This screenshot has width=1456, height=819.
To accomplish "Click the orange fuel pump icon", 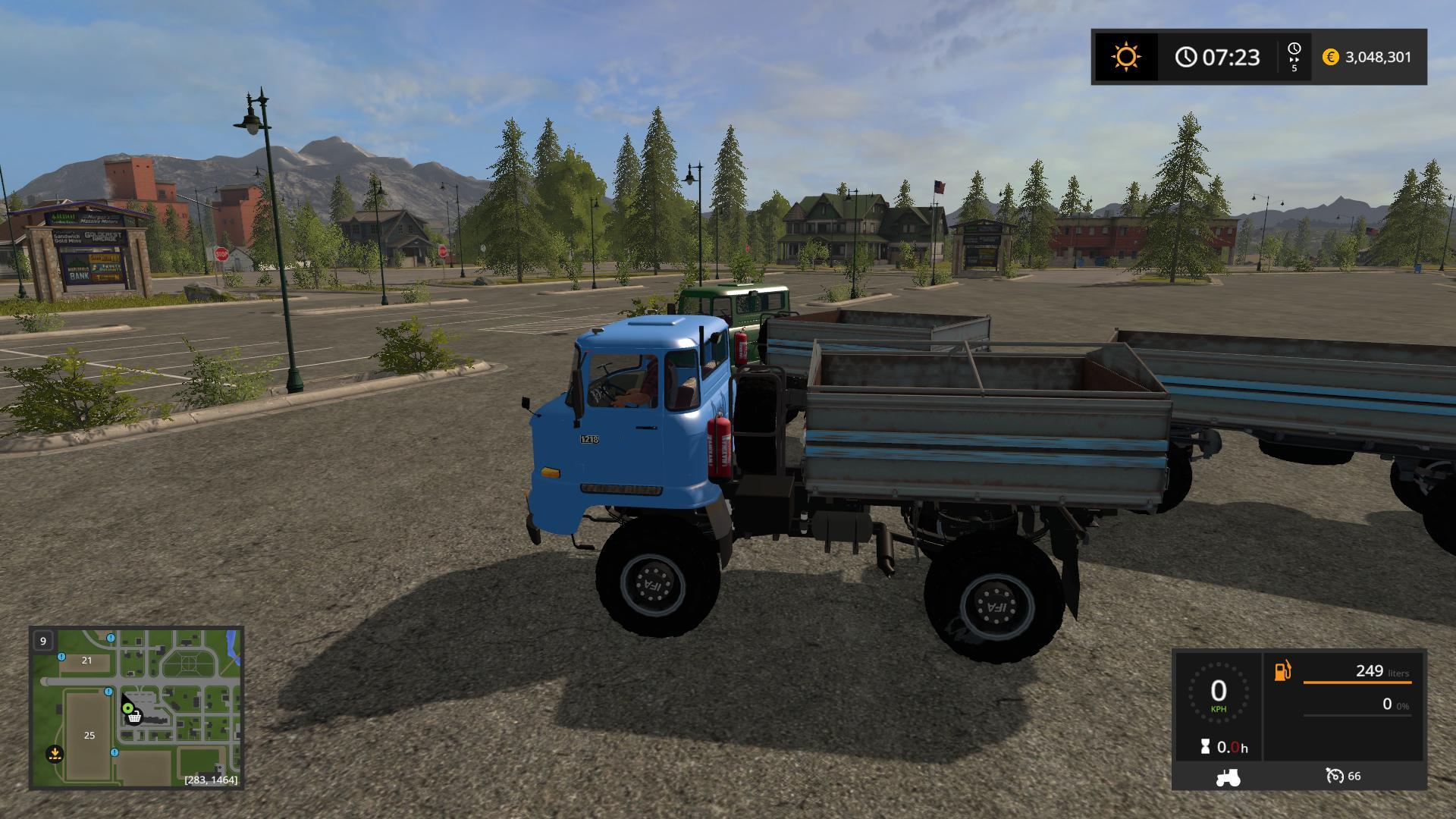I will 1282,671.
